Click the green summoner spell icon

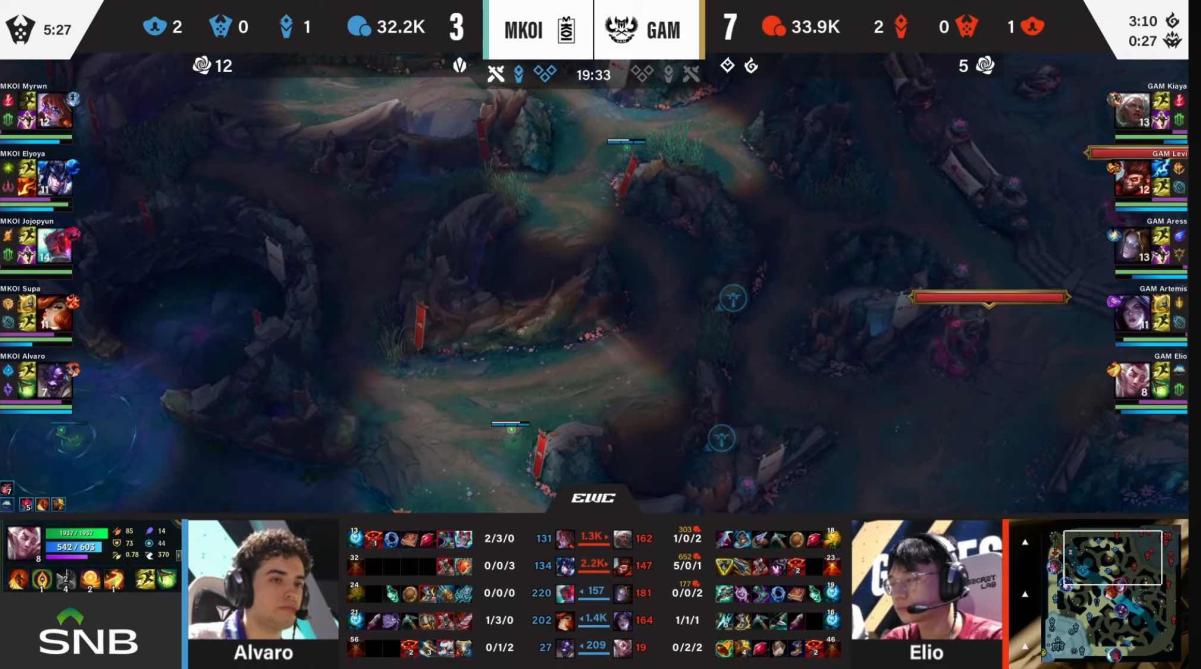[167, 579]
